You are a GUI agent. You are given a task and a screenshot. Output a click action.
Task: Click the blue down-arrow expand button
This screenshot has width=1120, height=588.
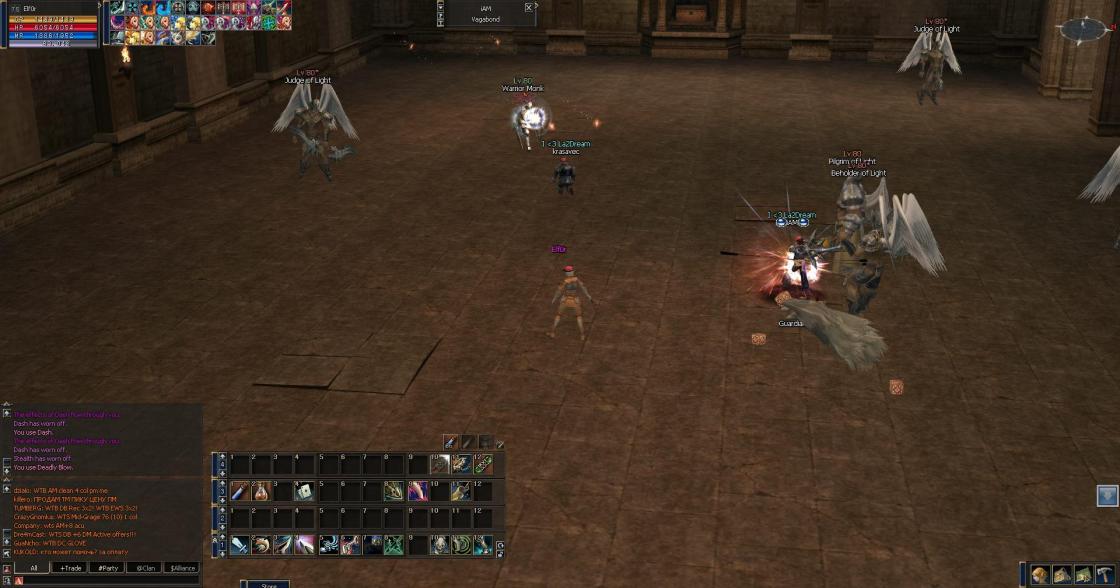(1106, 495)
